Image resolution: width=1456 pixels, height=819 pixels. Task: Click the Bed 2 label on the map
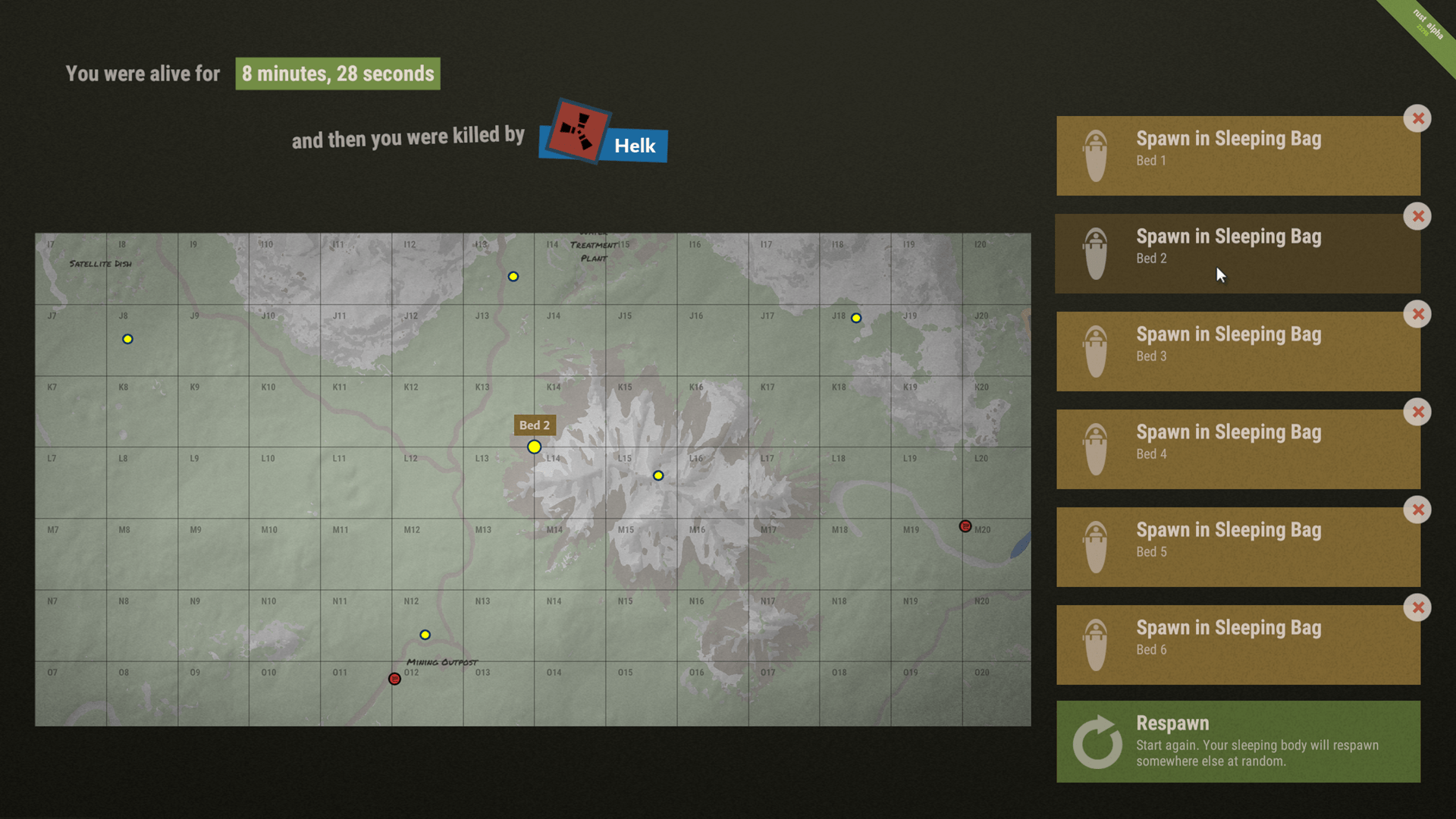click(535, 425)
